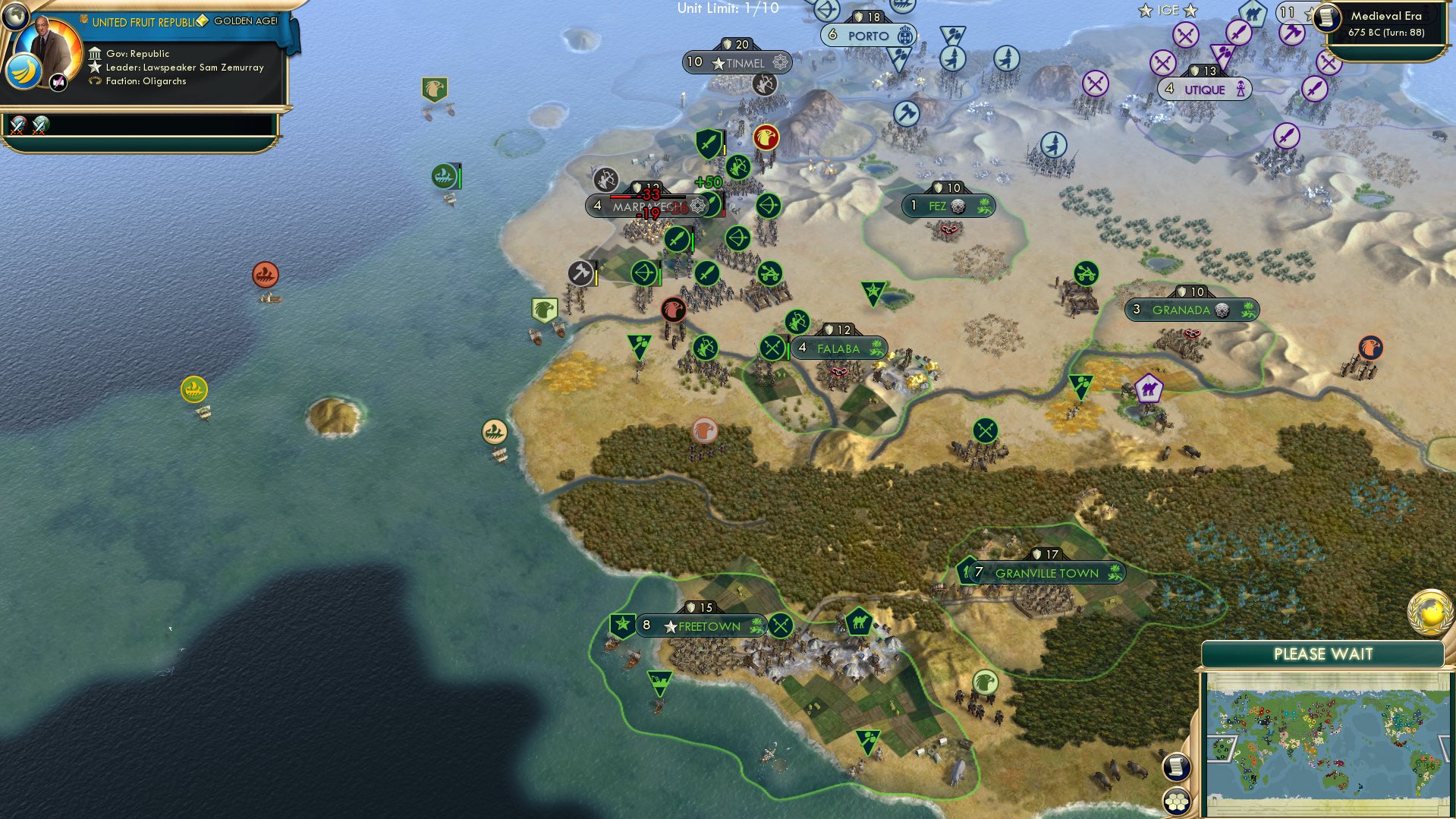Open the Porto city-state banner
The width and height of the screenshot is (1456, 819).
click(x=869, y=35)
